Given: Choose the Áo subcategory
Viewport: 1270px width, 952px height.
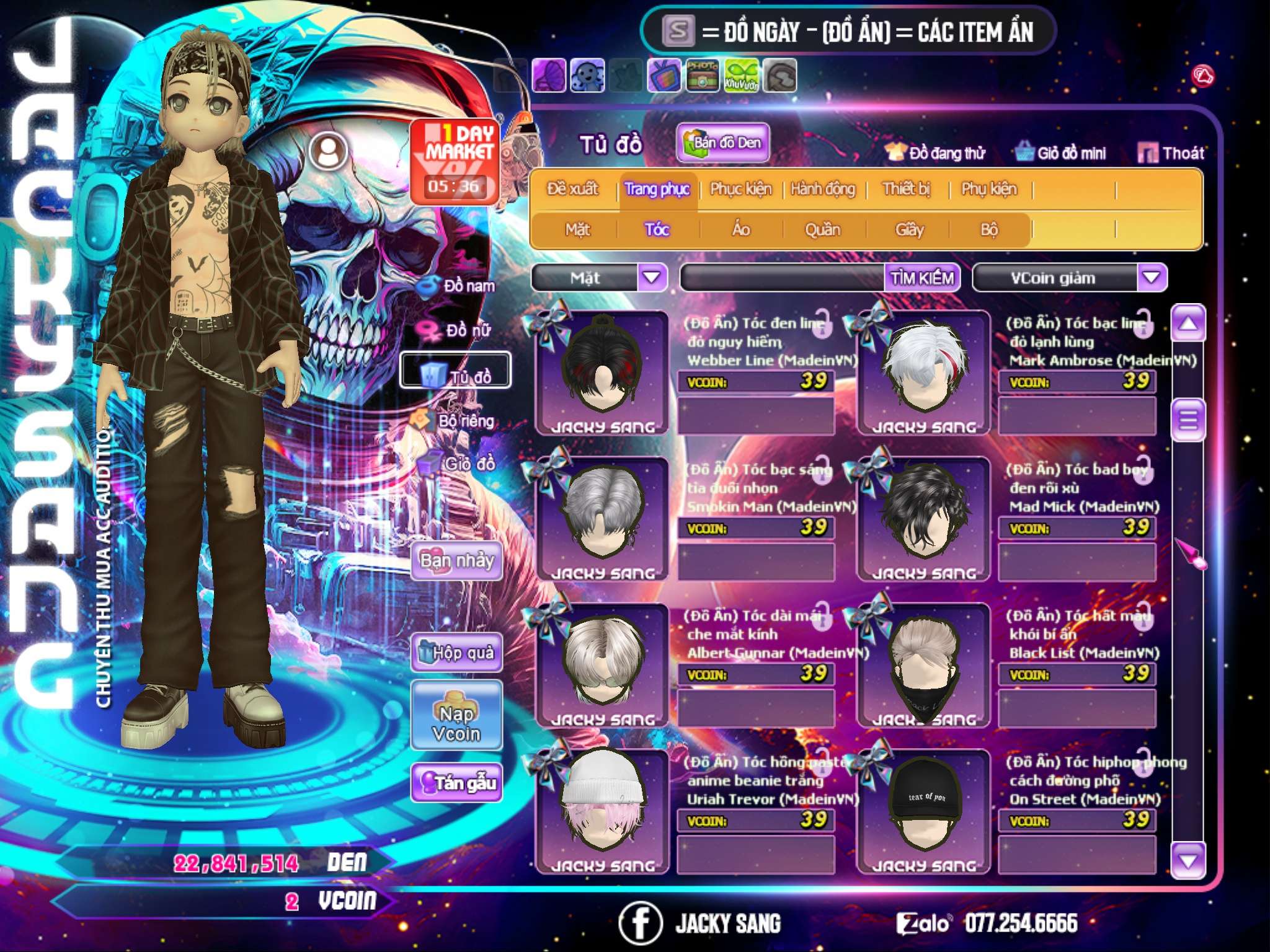Looking at the screenshot, I should [x=741, y=229].
